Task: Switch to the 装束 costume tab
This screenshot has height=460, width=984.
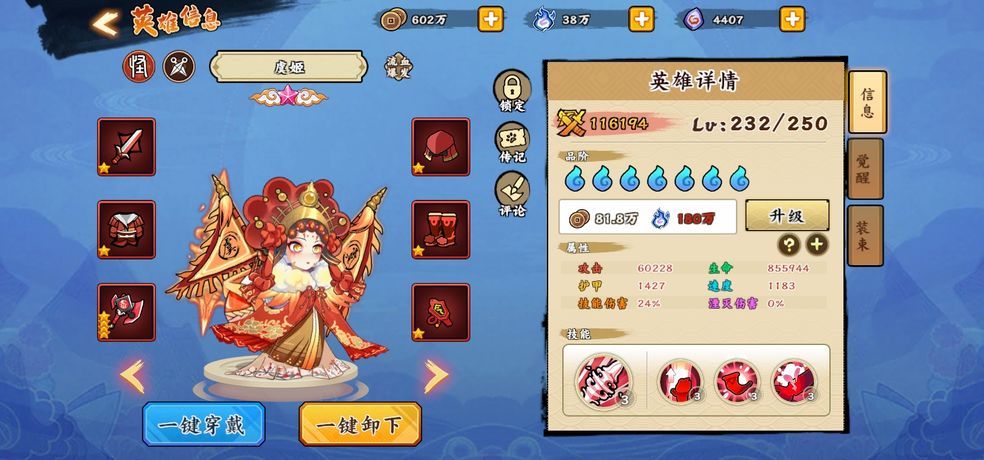Action: (865, 234)
